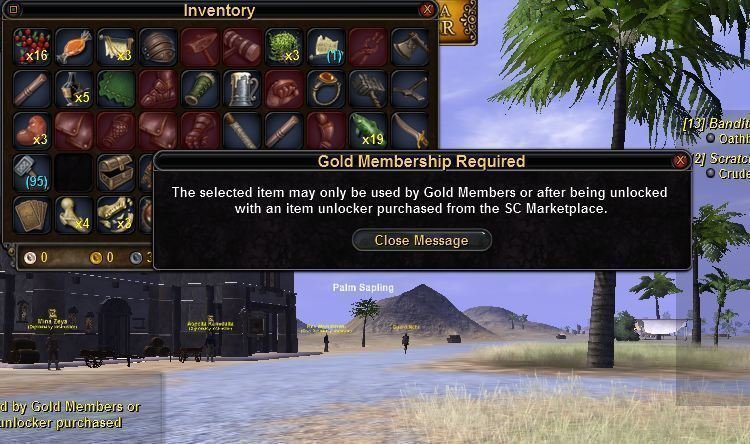This screenshot has width=750, height=444.
Task: Select the wrapped orange candy item
Action: 74,46
